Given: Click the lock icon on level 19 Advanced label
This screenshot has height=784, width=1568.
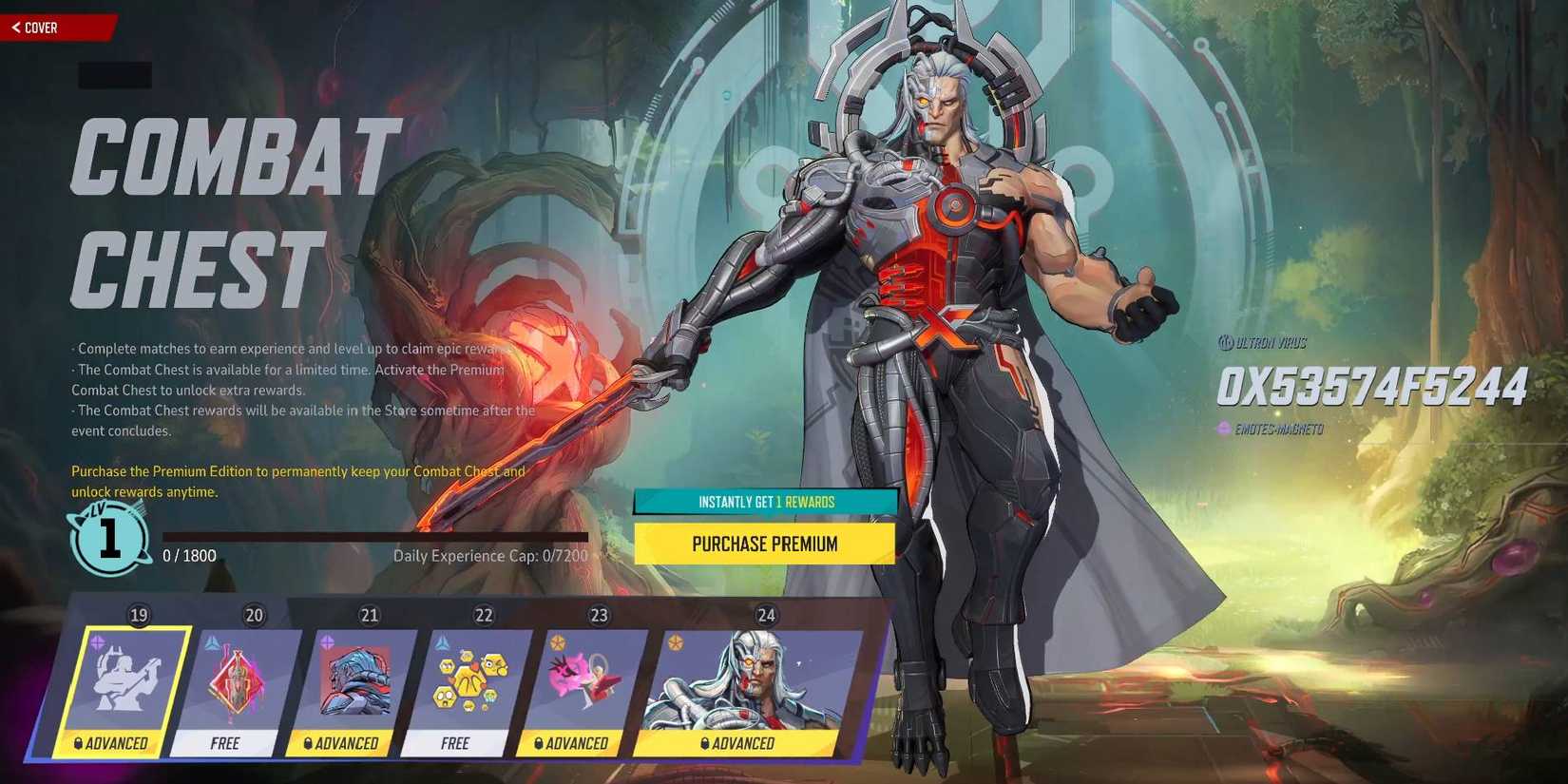Looking at the screenshot, I should coord(78,744).
